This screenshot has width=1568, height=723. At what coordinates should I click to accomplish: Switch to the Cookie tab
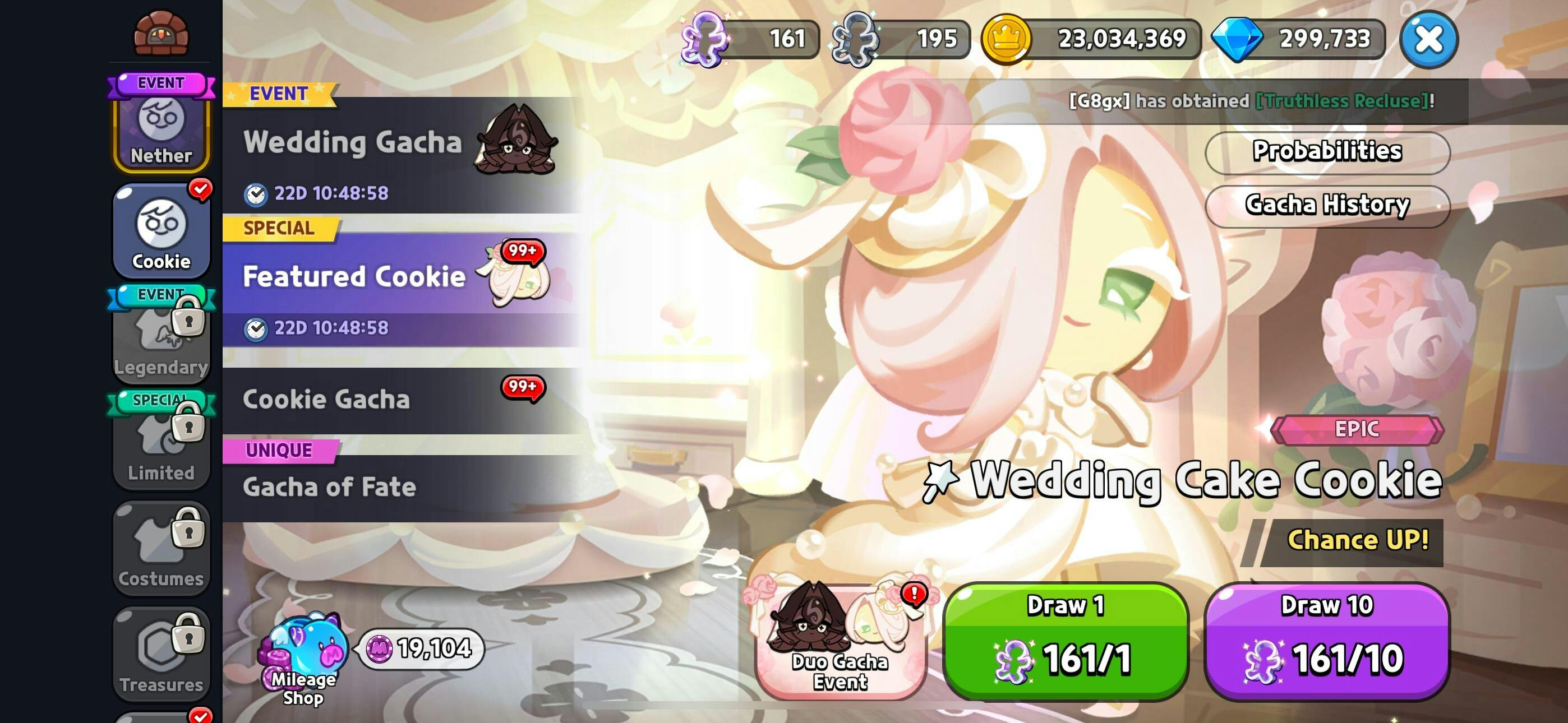(x=162, y=233)
